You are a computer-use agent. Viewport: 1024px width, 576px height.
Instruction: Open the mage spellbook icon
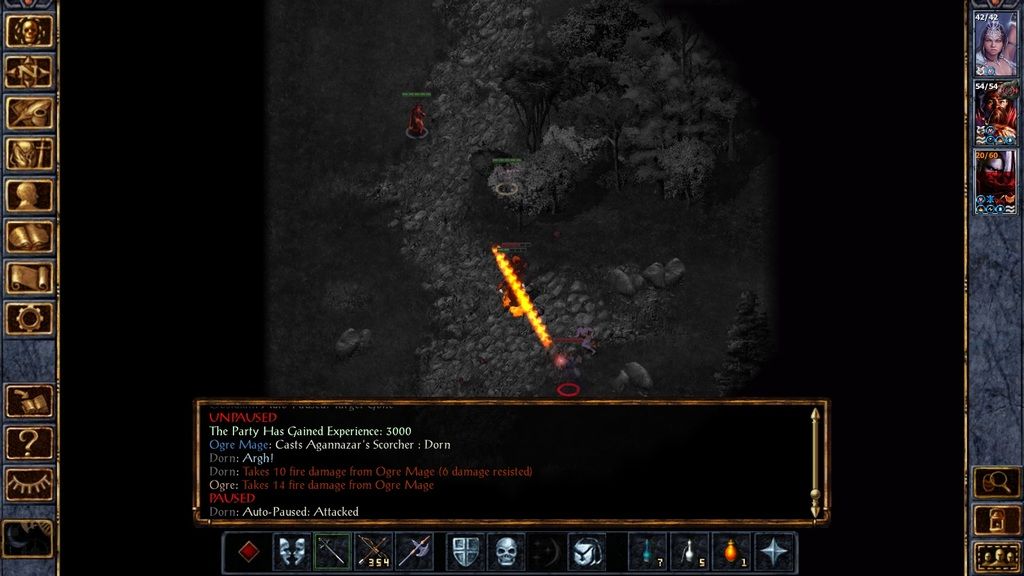[x=29, y=236]
